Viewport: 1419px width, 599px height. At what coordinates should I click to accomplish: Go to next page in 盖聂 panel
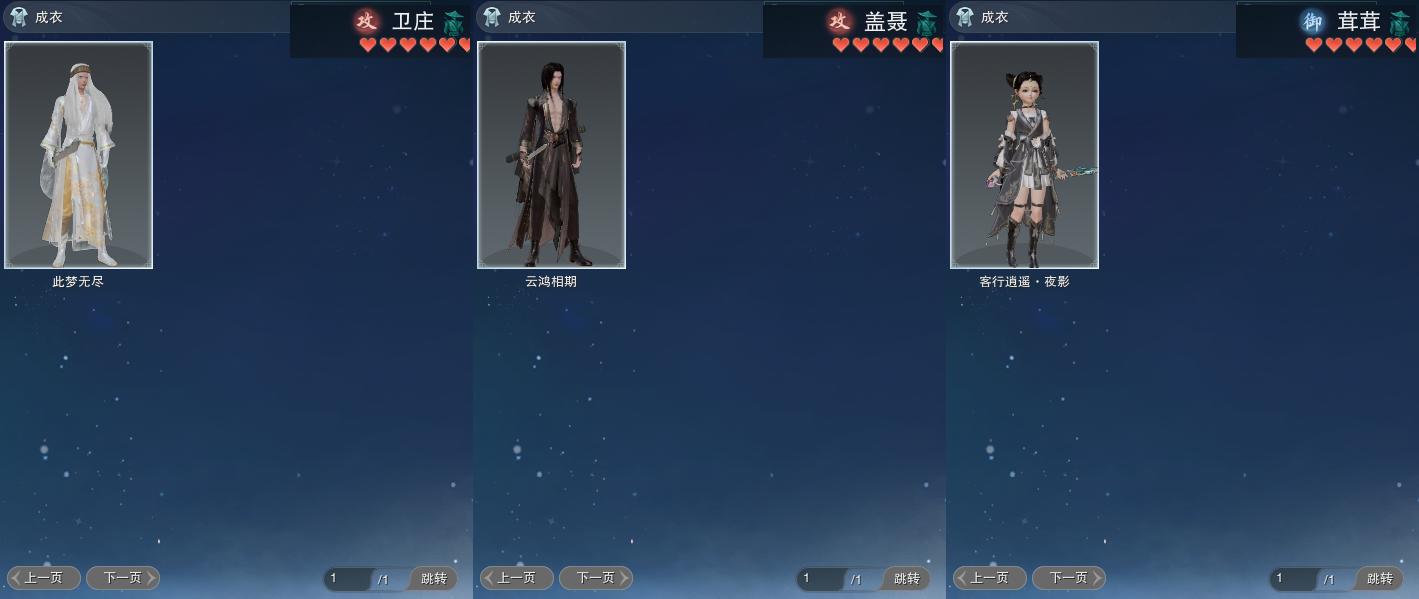[596, 578]
